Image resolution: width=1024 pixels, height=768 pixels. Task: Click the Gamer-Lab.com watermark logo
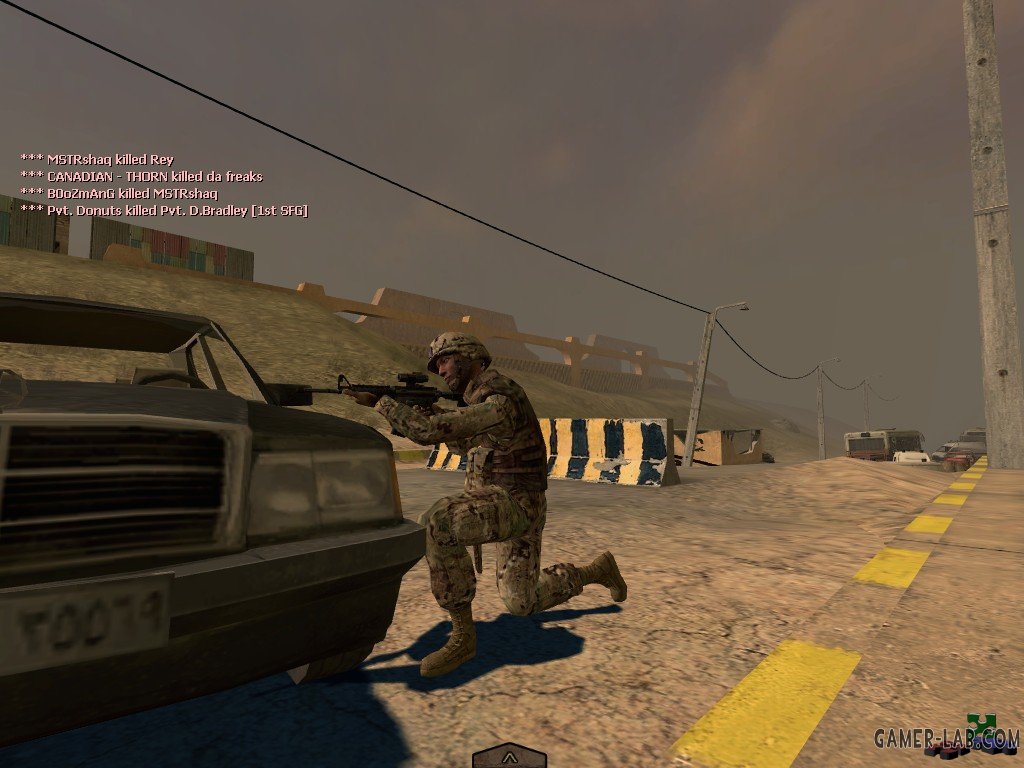point(945,738)
